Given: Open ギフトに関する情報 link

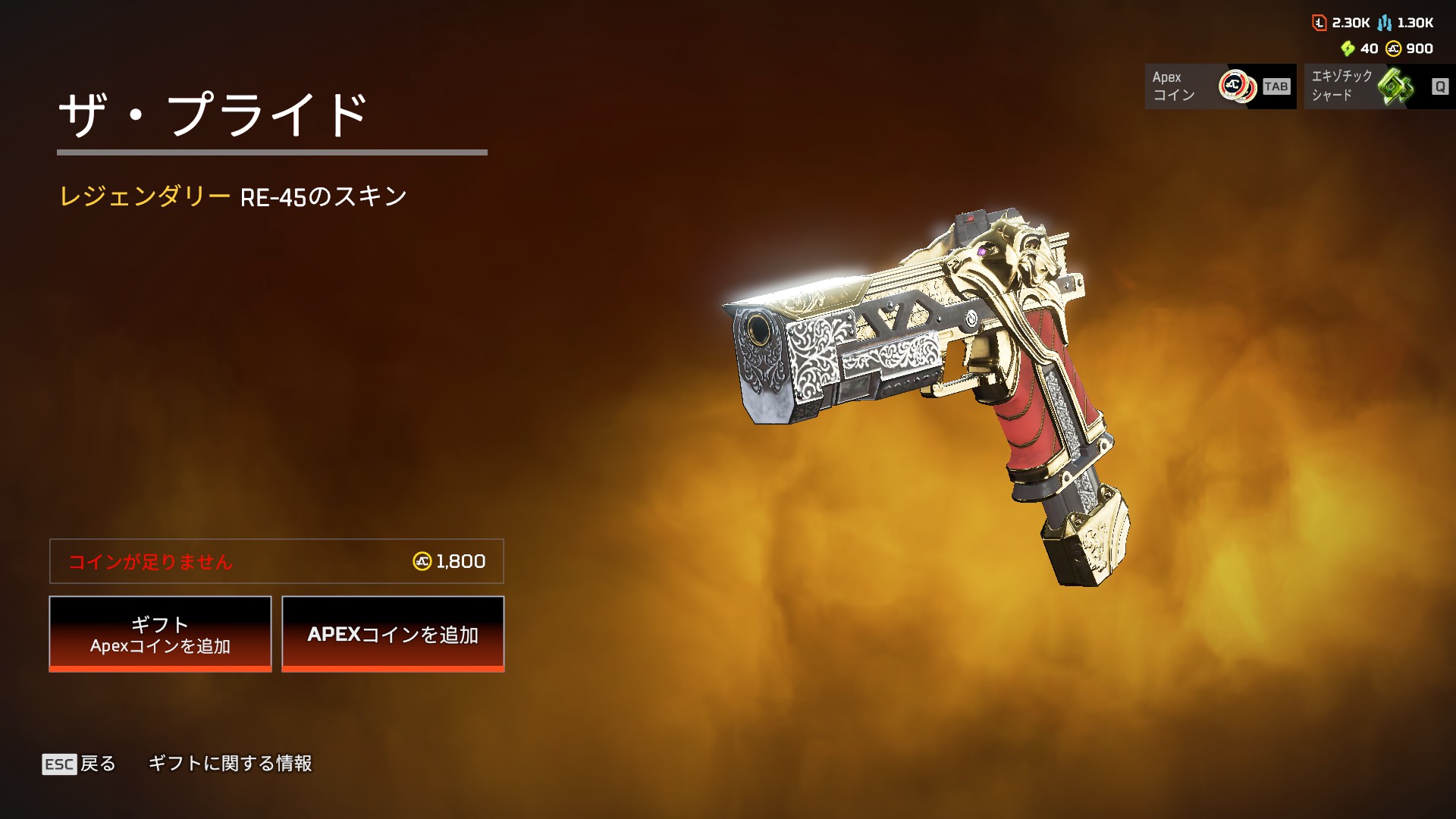Looking at the screenshot, I should click(x=230, y=764).
